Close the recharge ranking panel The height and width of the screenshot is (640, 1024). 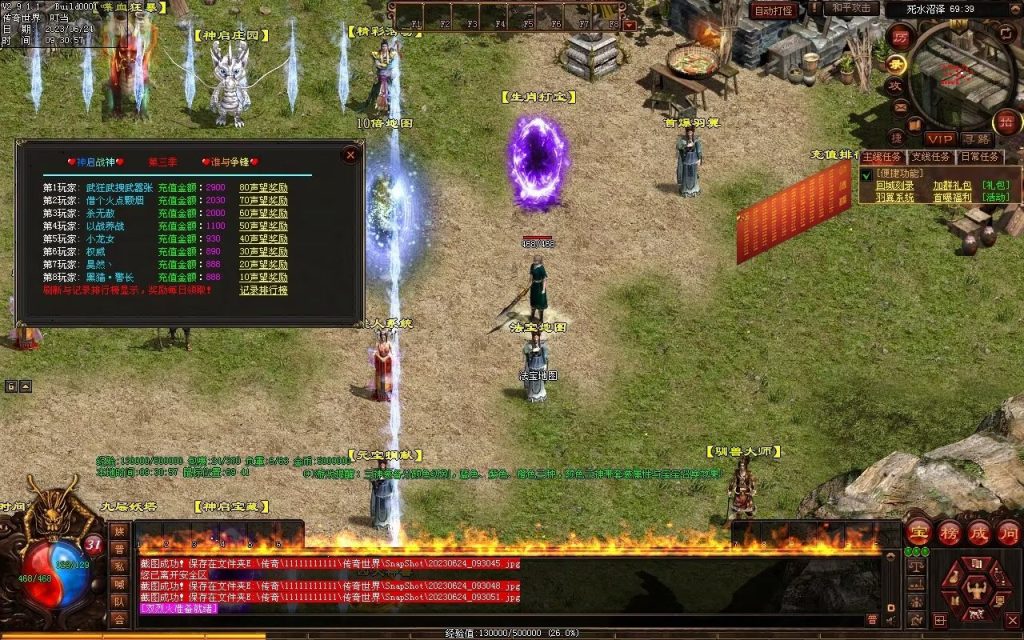(349, 155)
